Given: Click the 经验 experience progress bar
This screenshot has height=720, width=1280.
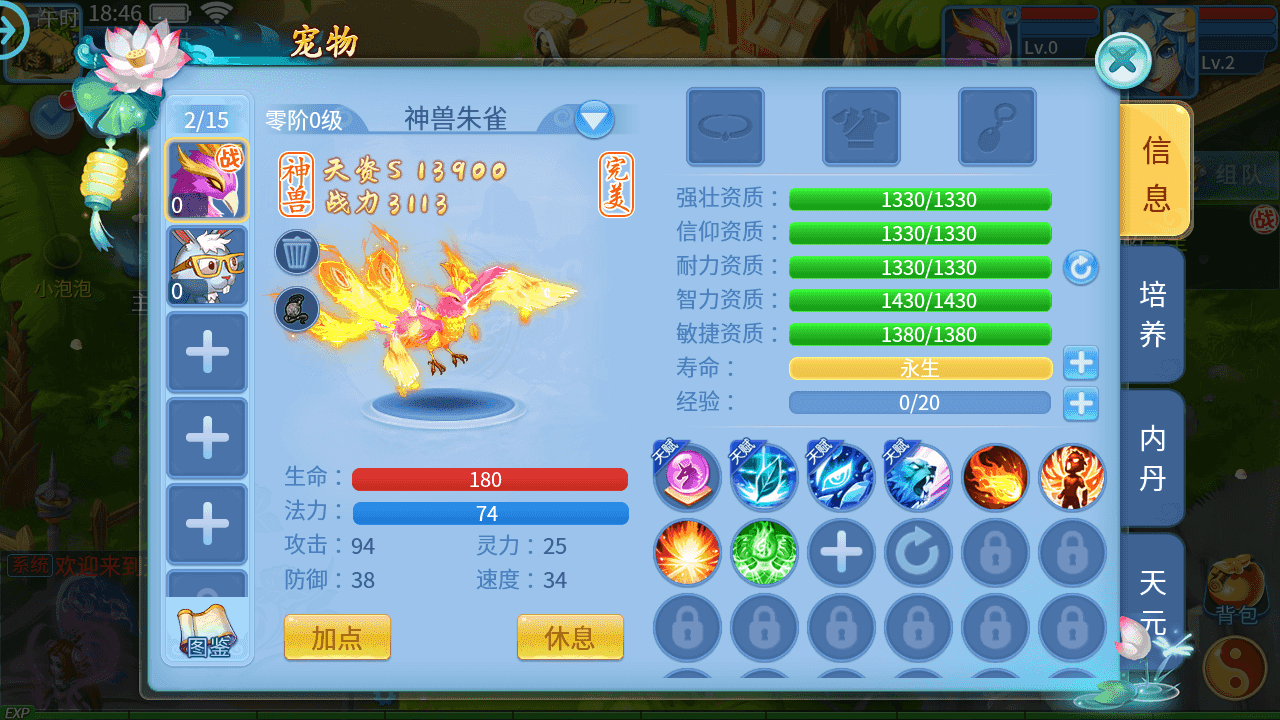Looking at the screenshot, I should pos(920,403).
